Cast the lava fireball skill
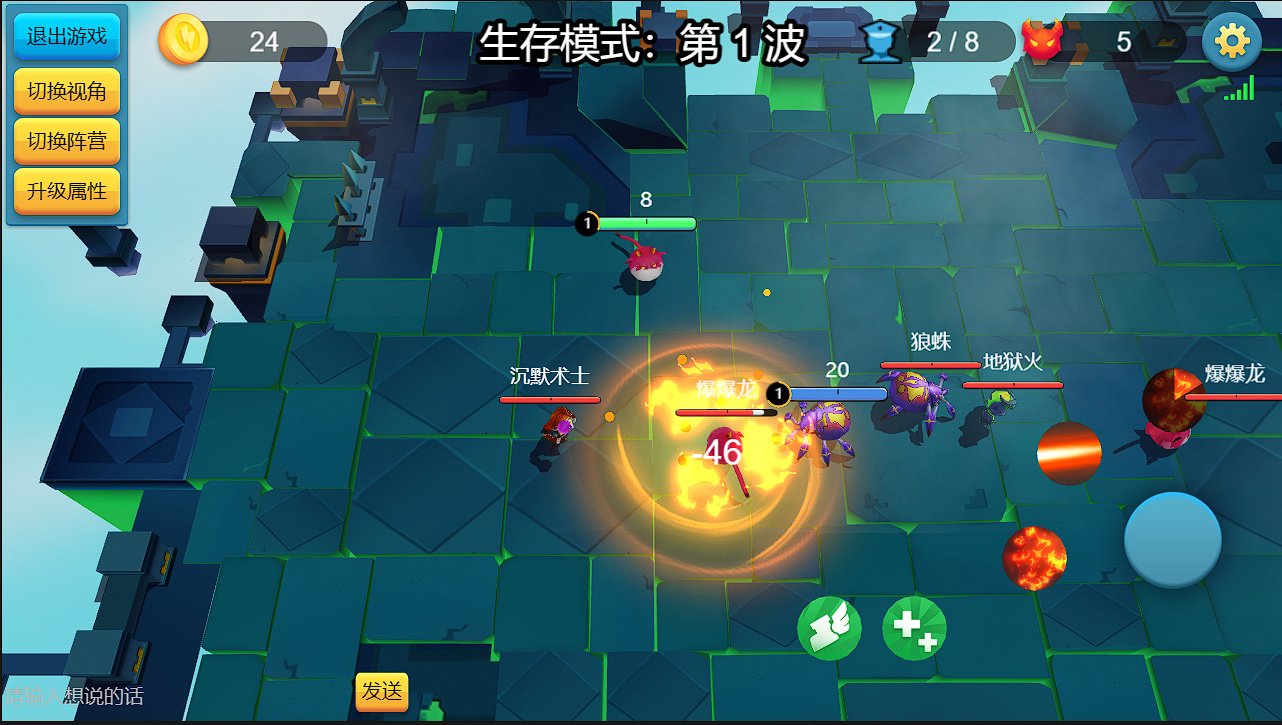Viewport: 1282px width, 725px height. coord(1034,558)
